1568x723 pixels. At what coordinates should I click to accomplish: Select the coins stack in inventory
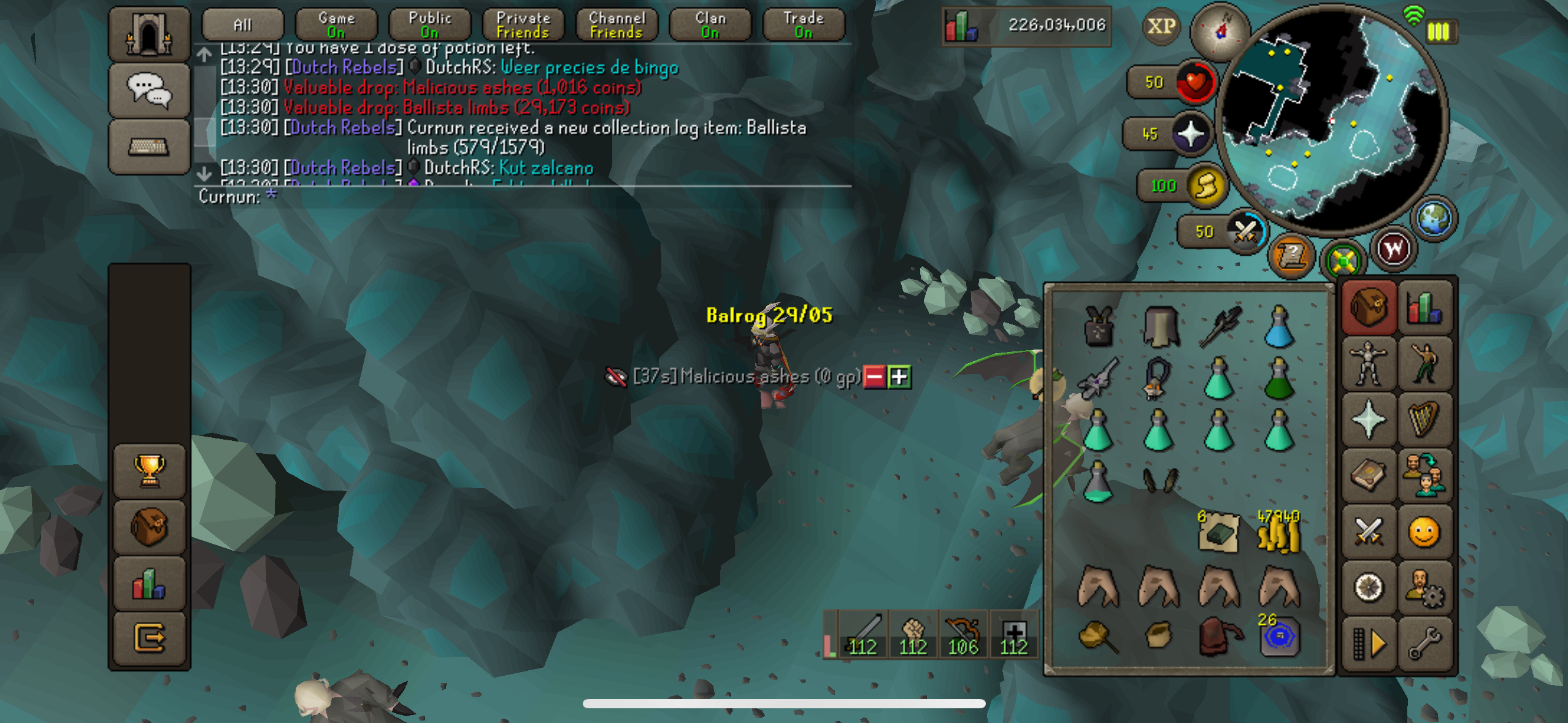tap(1278, 532)
